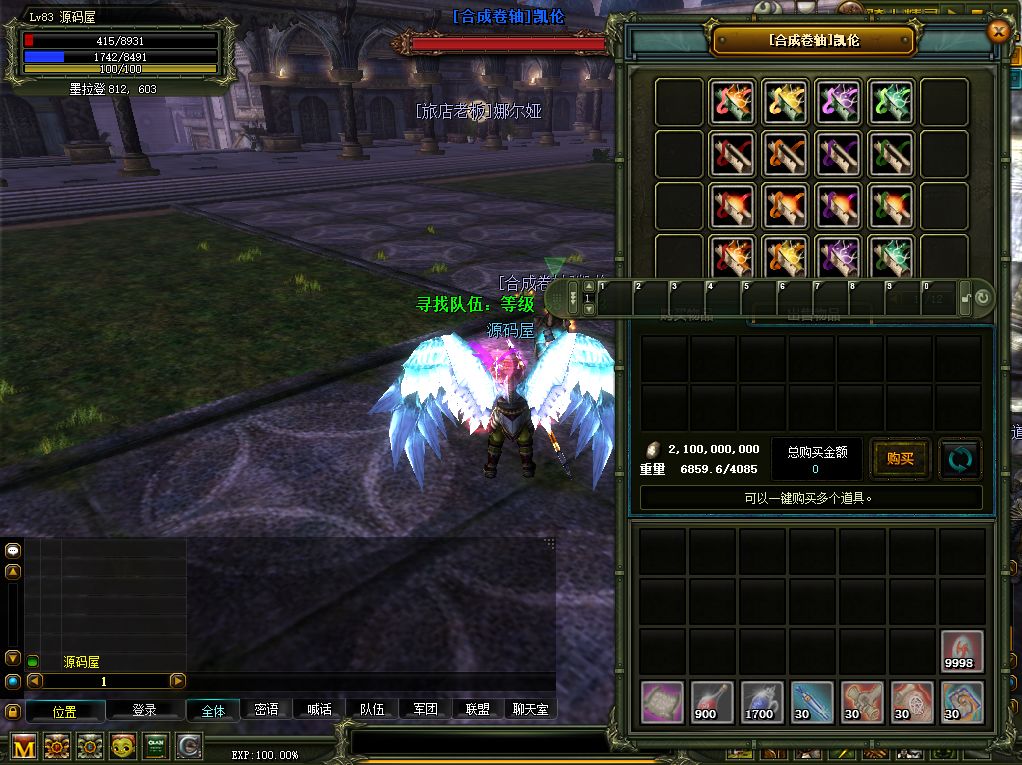Select the 军团 legion channel

425,709
